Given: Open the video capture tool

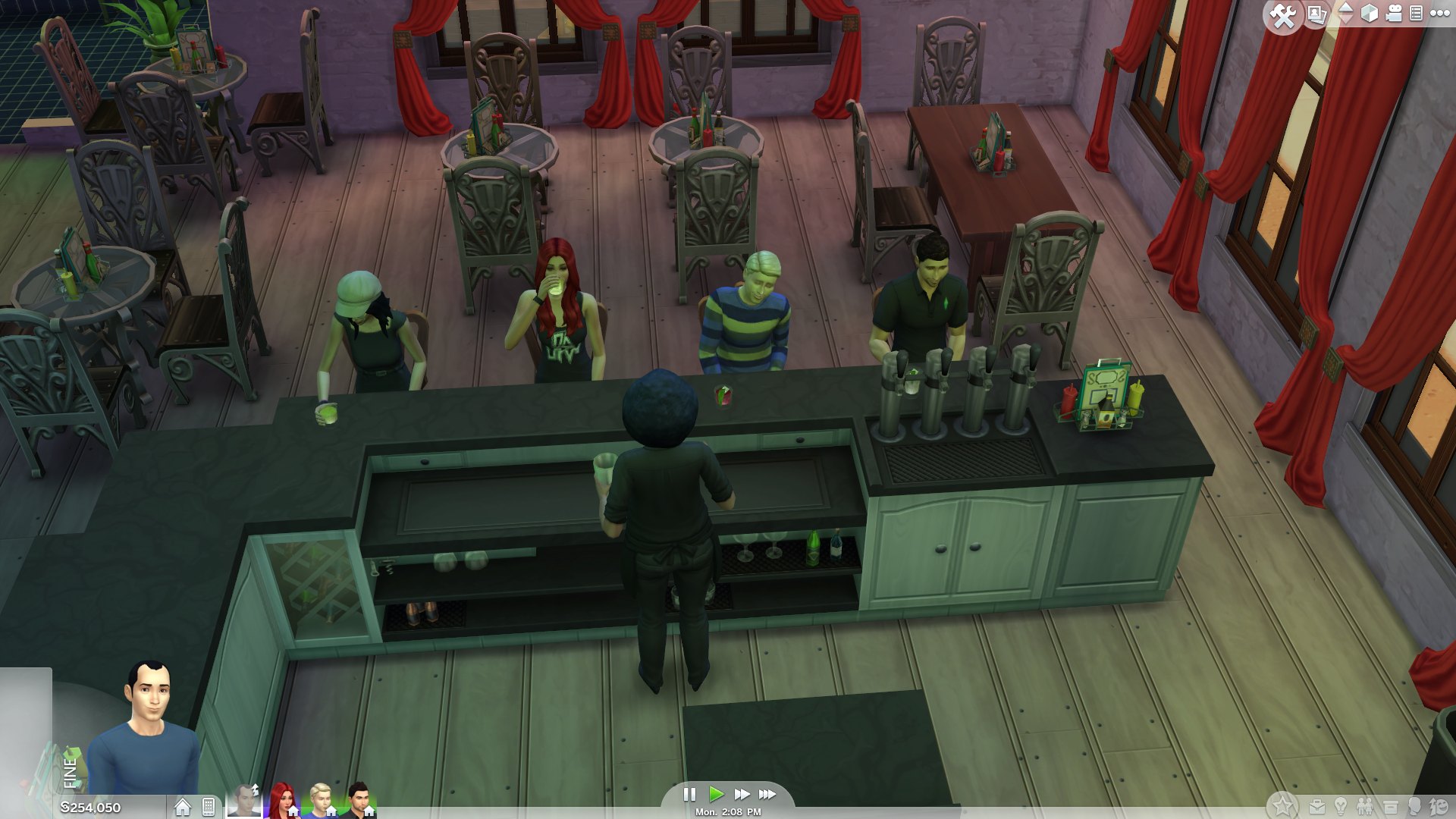Looking at the screenshot, I should click(1394, 11).
